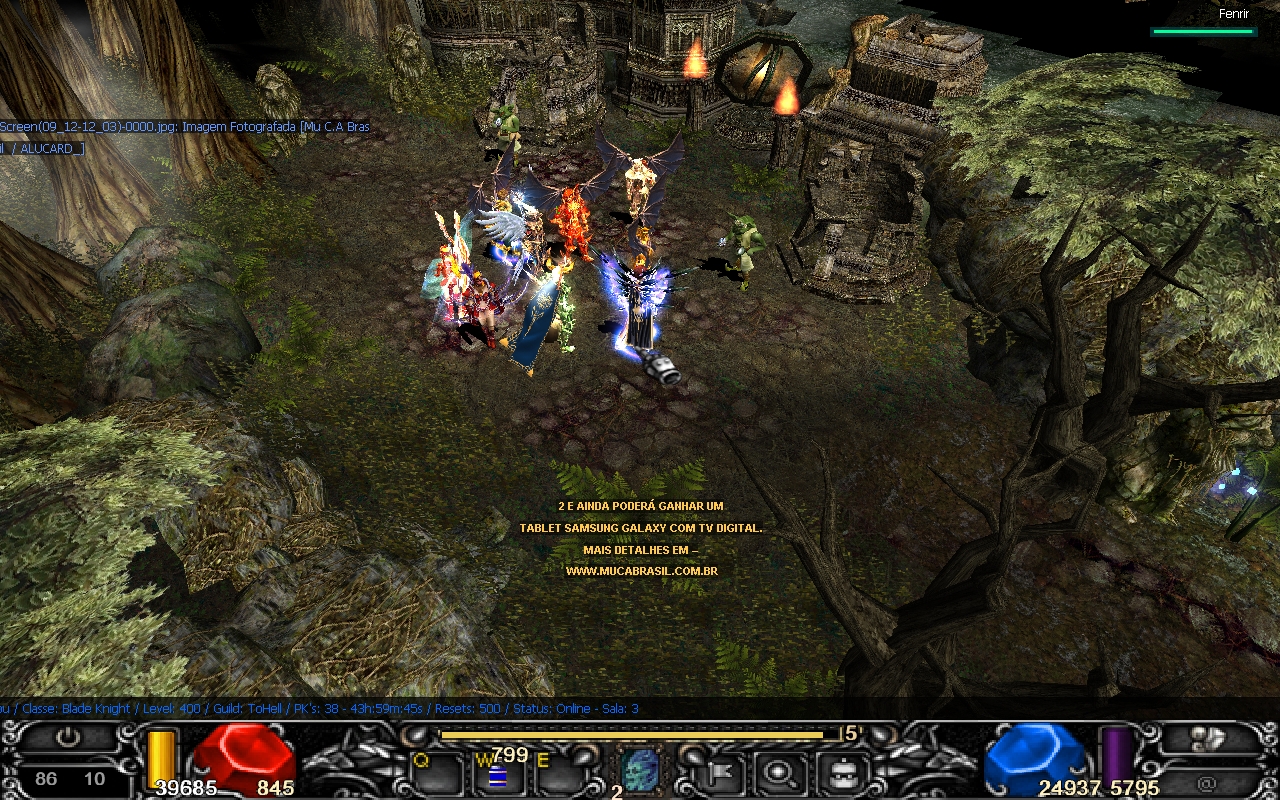Open the flag menu button
The width and height of the screenshot is (1280, 800).
(719, 770)
